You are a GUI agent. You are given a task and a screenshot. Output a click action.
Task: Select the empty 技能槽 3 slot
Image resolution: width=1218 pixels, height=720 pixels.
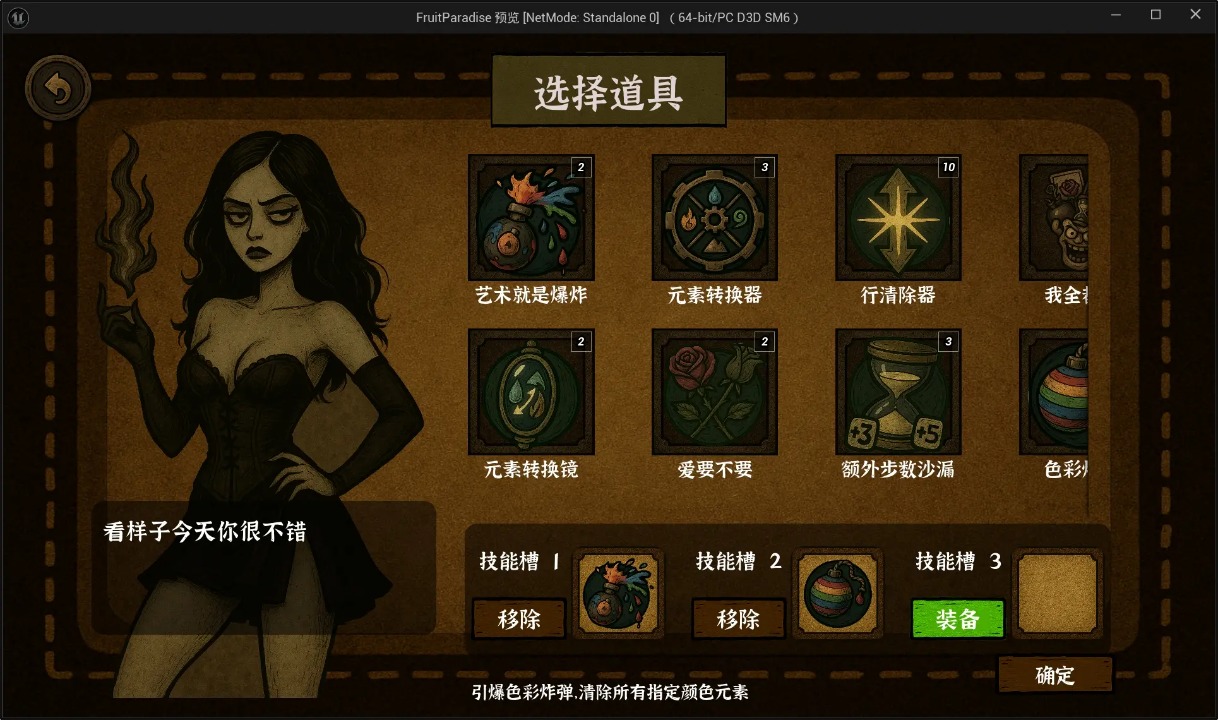(1057, 594)
